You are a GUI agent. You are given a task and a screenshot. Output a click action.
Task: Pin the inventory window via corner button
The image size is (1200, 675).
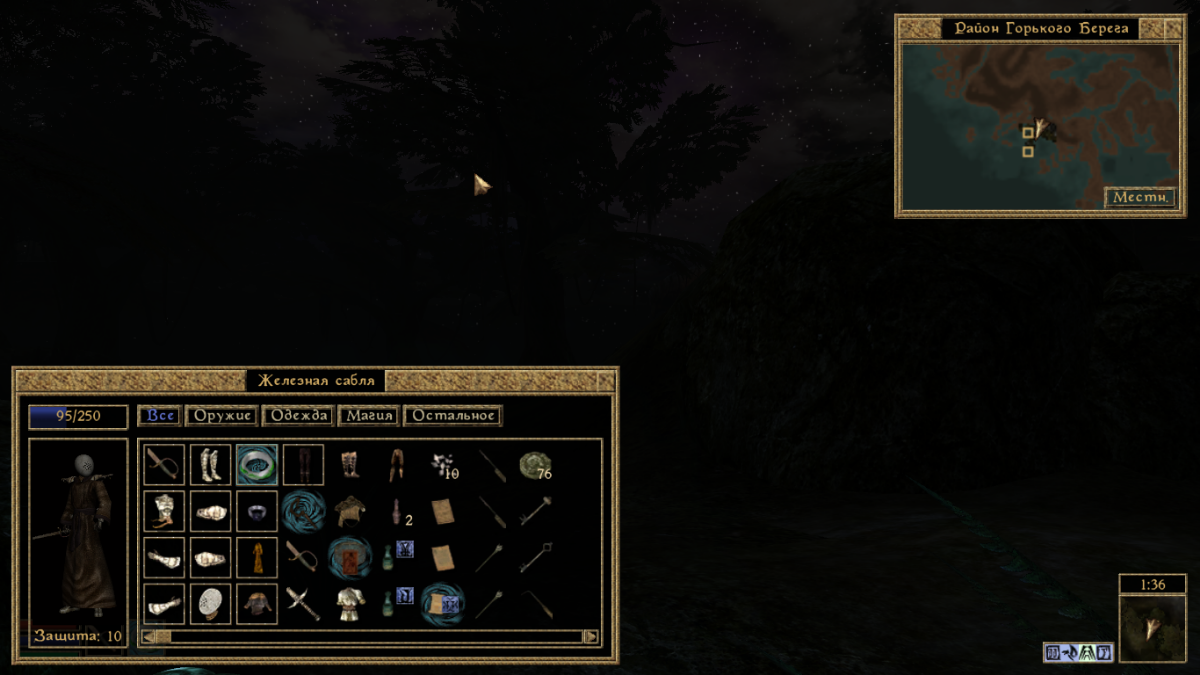(605, 381)
